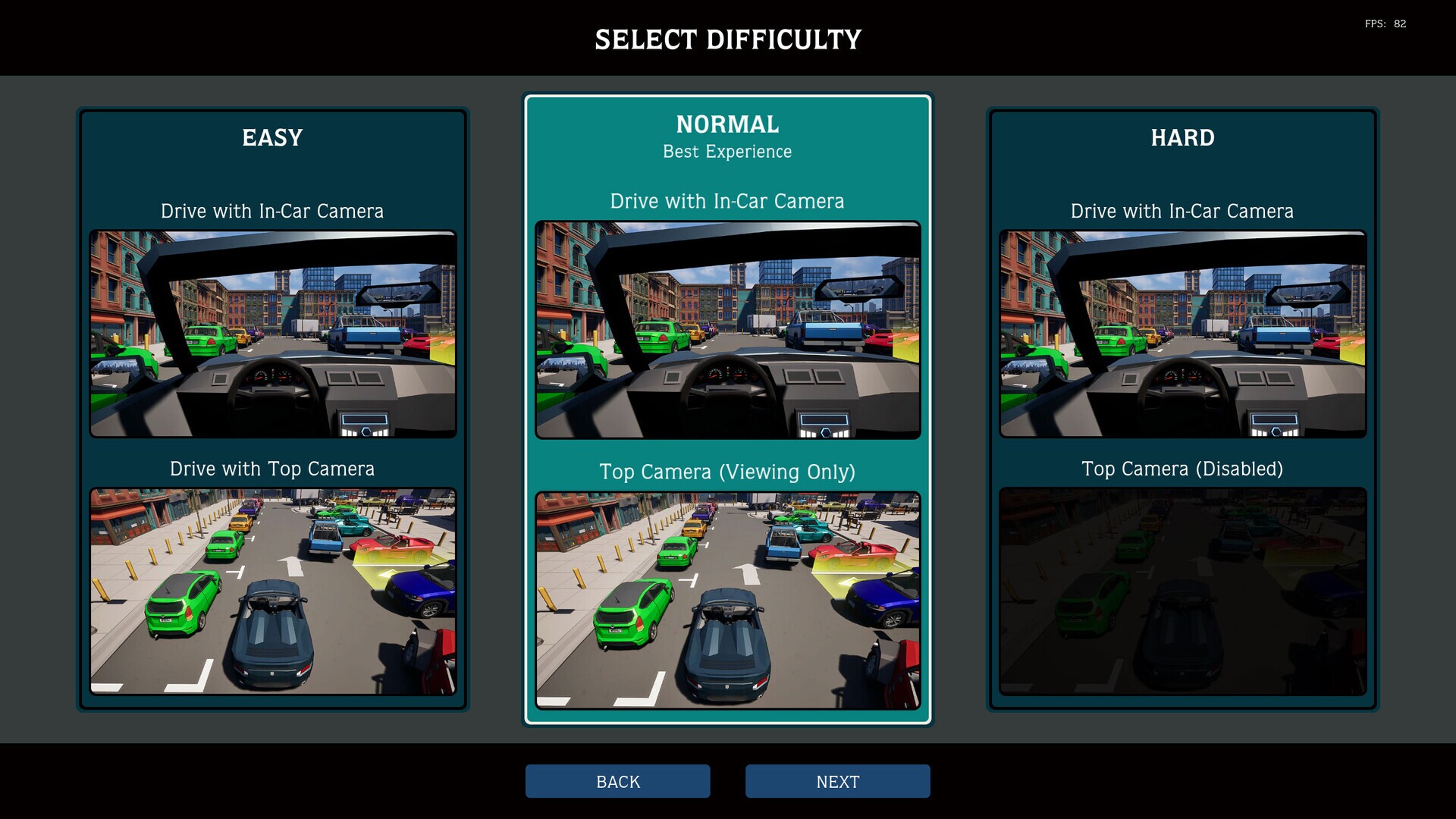The height and width of the screenshot is (819, 1456).
Task: Click the darkened Hard top camera preview
Action: pos(1181,591)
